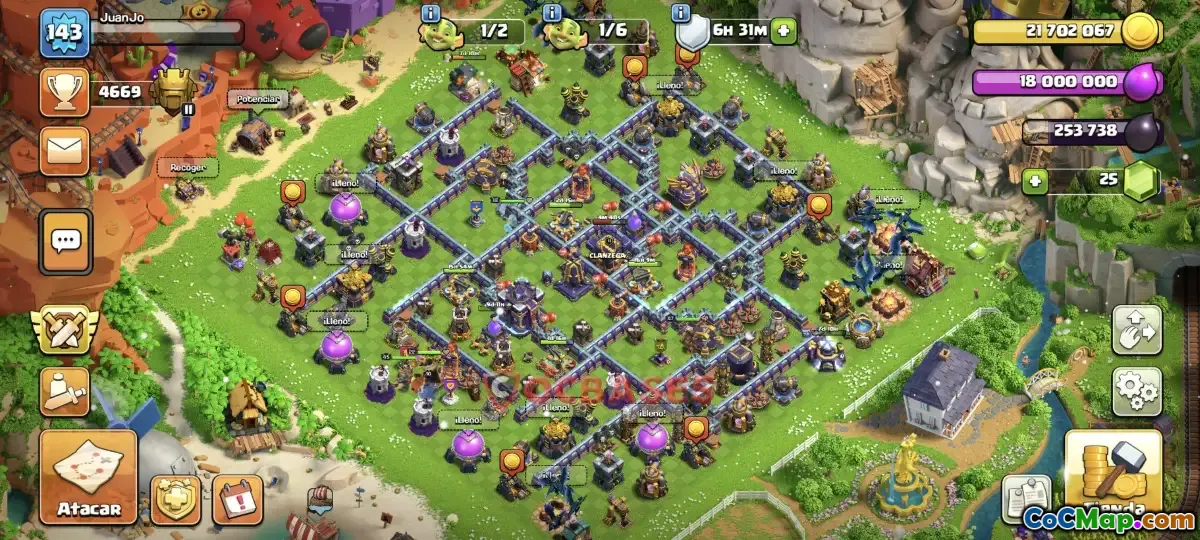Show info for the 1/2 builders
The width and height of the screenshot is (1200, 540).
click(x=432, y=13)
